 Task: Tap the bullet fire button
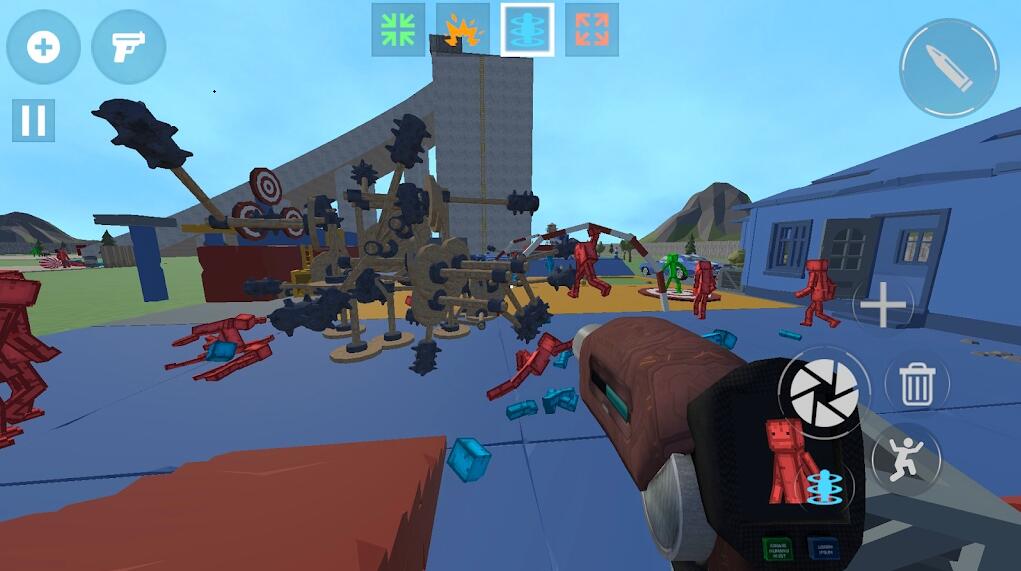949,68
